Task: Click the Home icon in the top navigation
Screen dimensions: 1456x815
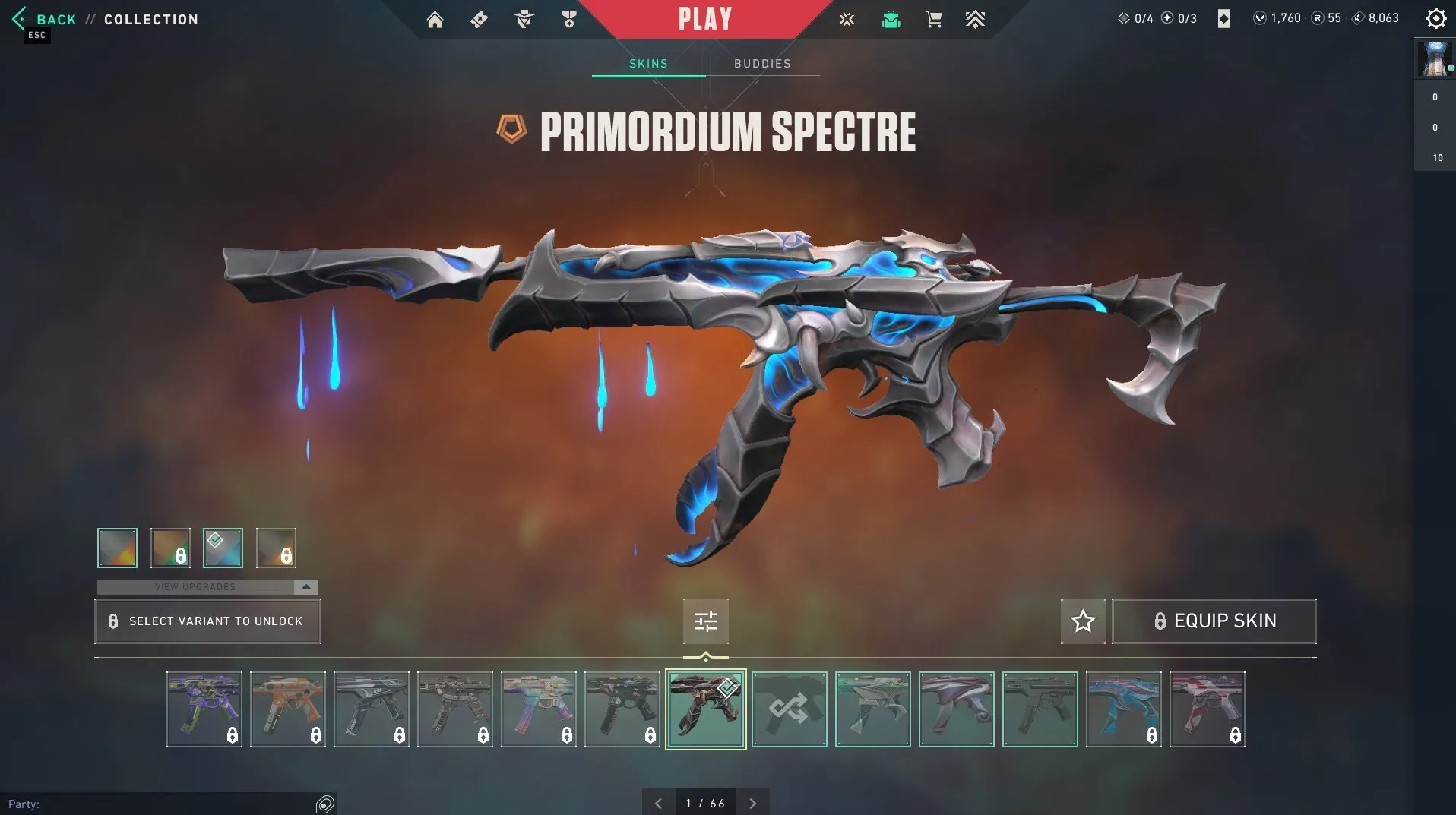Action: (435, 19)
